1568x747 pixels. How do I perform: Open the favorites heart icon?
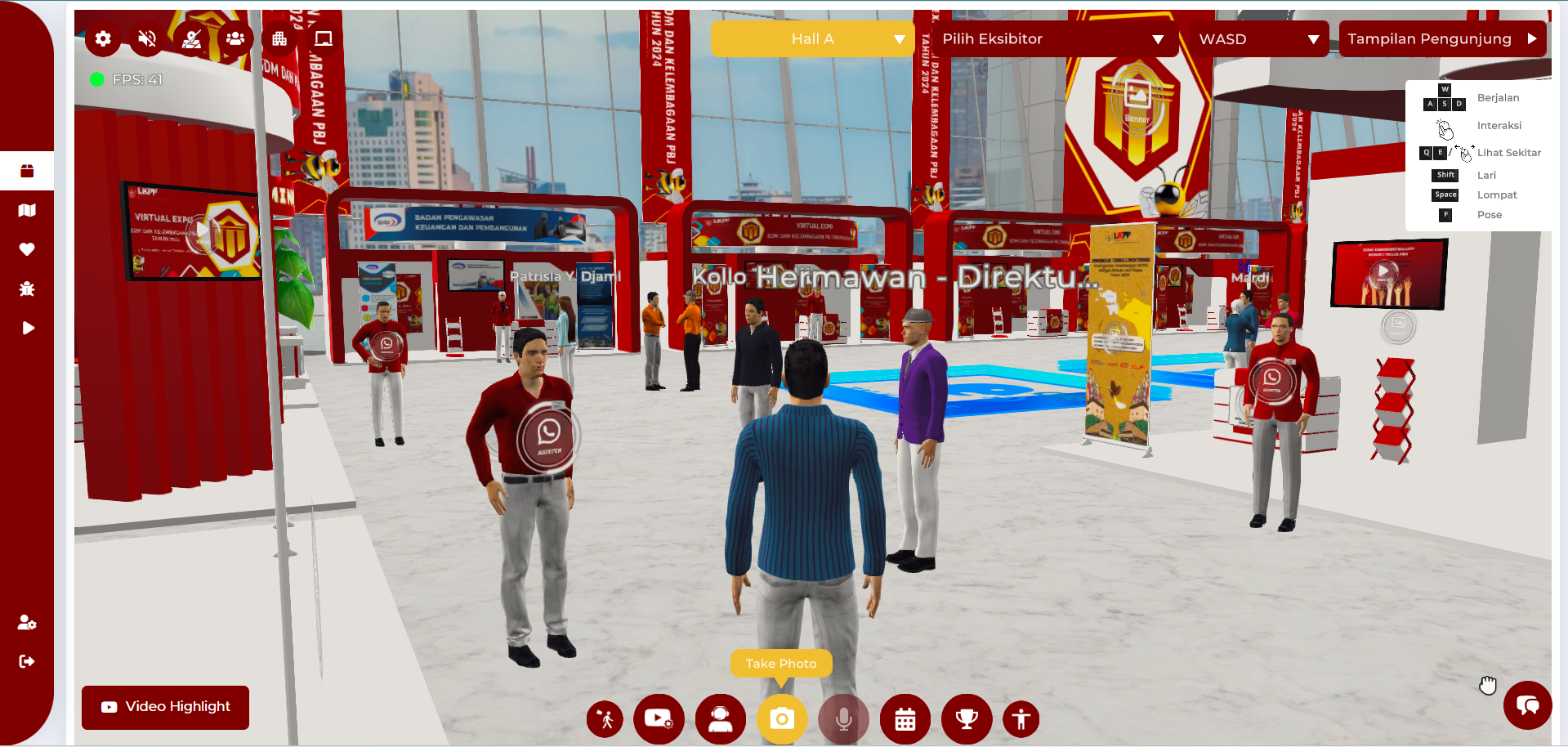click(27, 249)
